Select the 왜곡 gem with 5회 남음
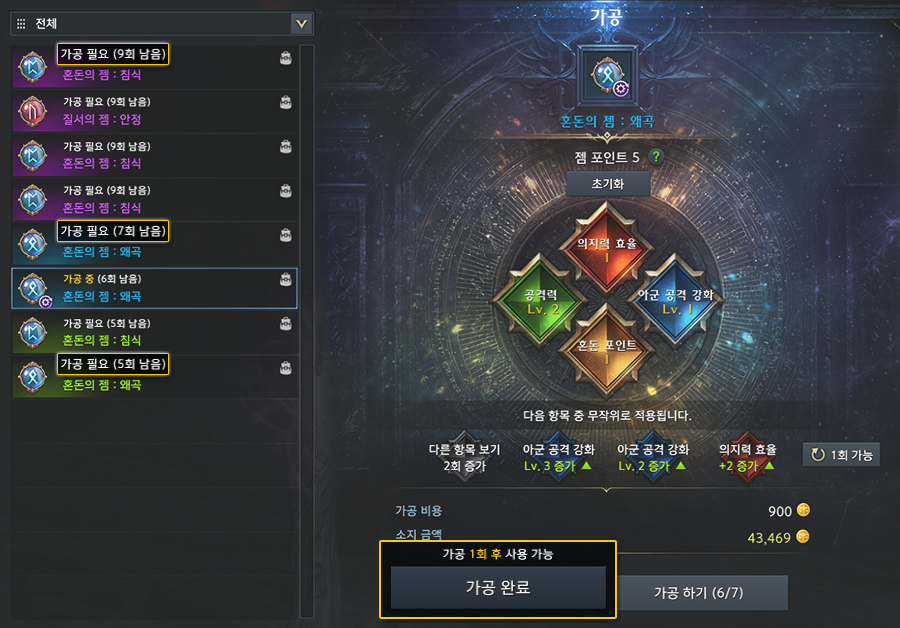The image size is (900, 628). [x=154, y=374]
